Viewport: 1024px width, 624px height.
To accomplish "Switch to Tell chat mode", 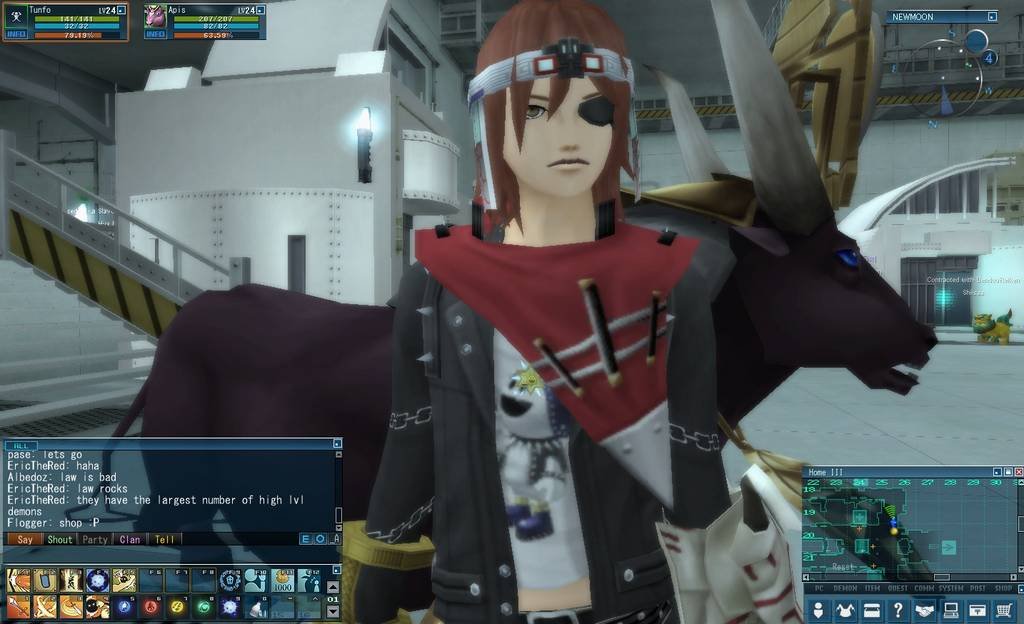I will click(164, 539).
